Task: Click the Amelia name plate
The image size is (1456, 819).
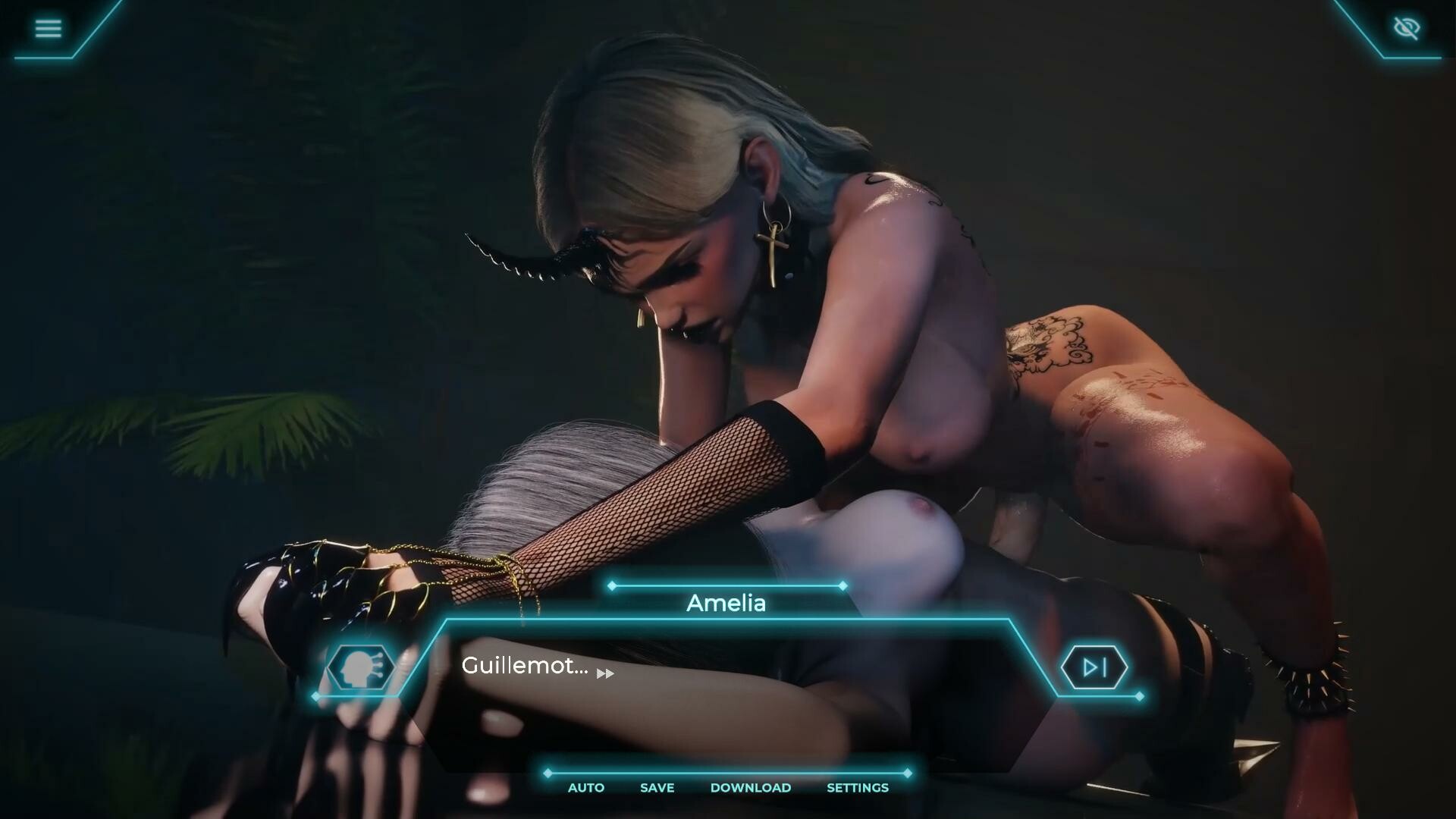Action: tap(726, 603)
